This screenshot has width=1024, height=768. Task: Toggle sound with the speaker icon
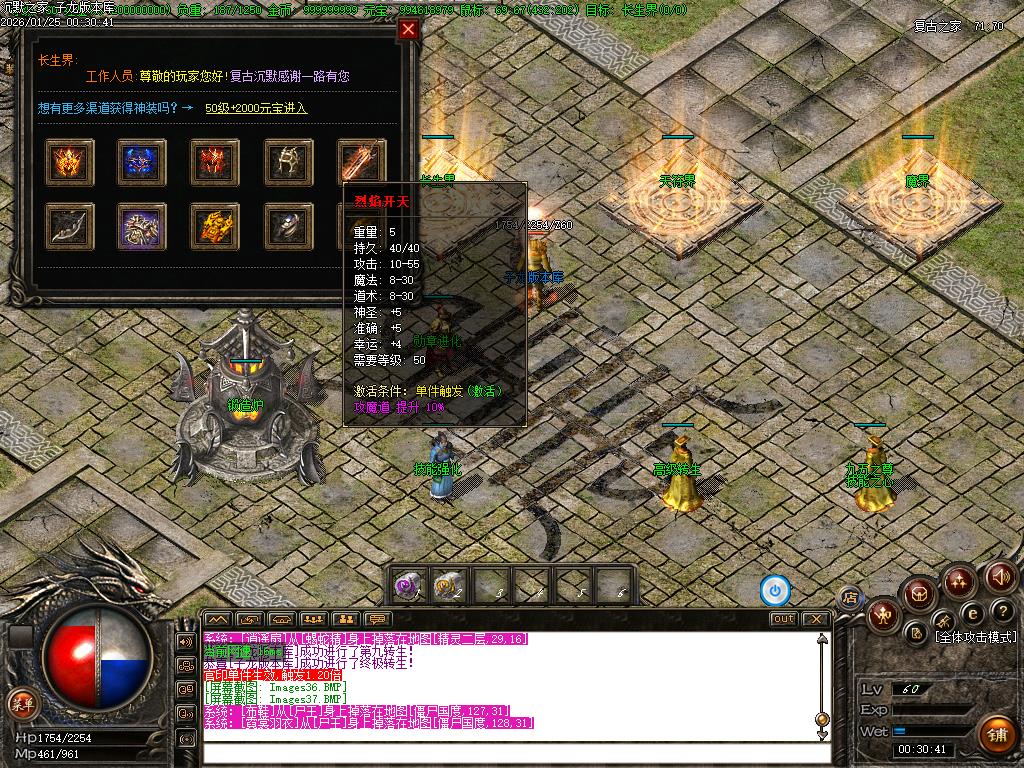coord(1001,576)
